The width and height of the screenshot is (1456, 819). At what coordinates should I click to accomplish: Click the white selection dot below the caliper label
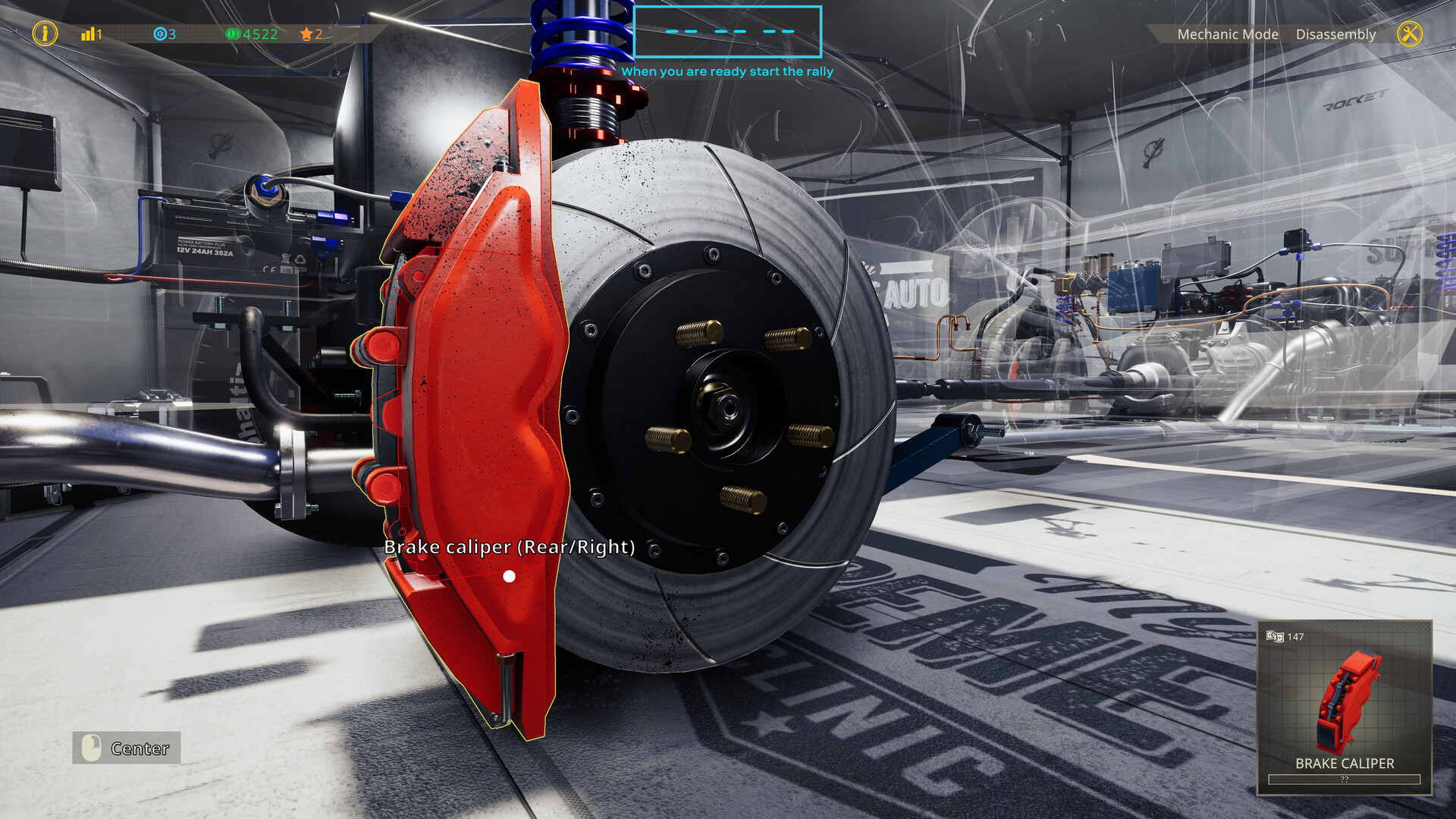click(x=509, y=576)
